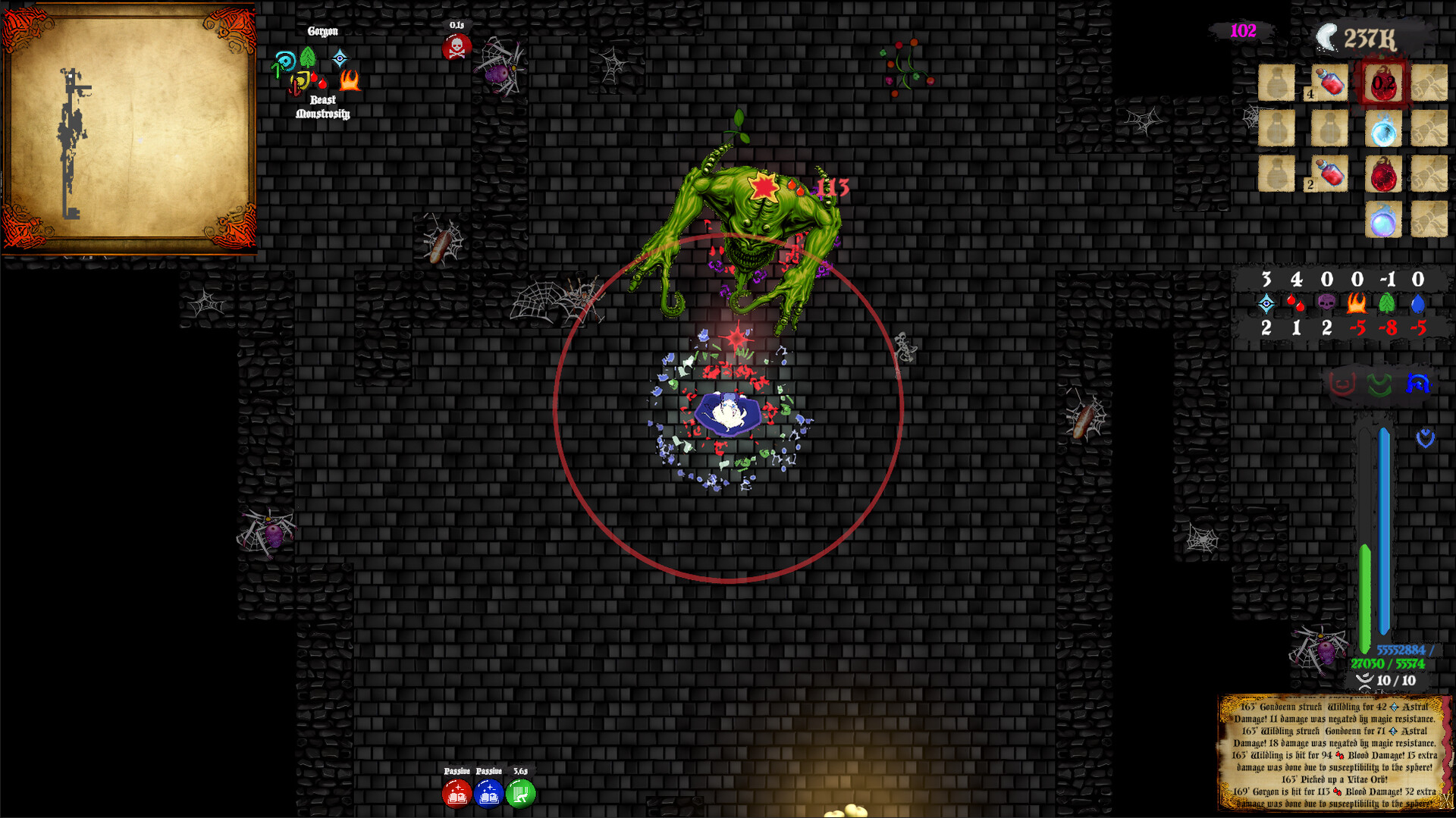Select the blue Passive spellbook skill
Viewport: 1456px width, 818px height.
pyautogui.click(x=490, y=794)
